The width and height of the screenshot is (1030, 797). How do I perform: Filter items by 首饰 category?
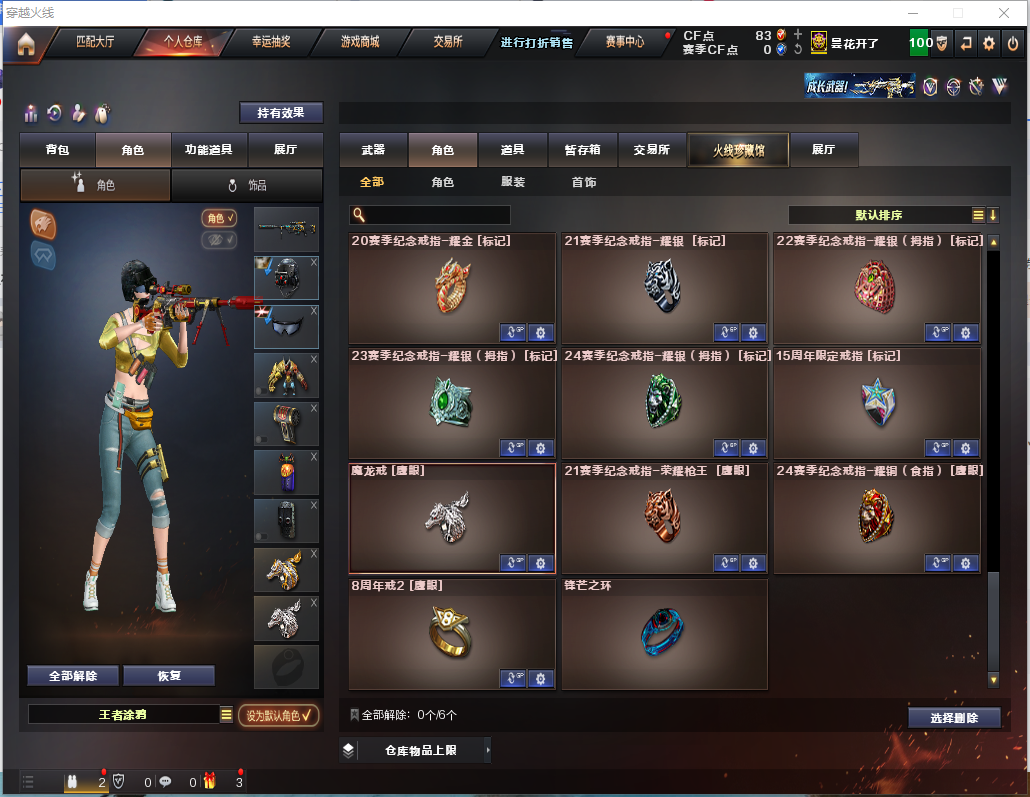pos(584,183)
